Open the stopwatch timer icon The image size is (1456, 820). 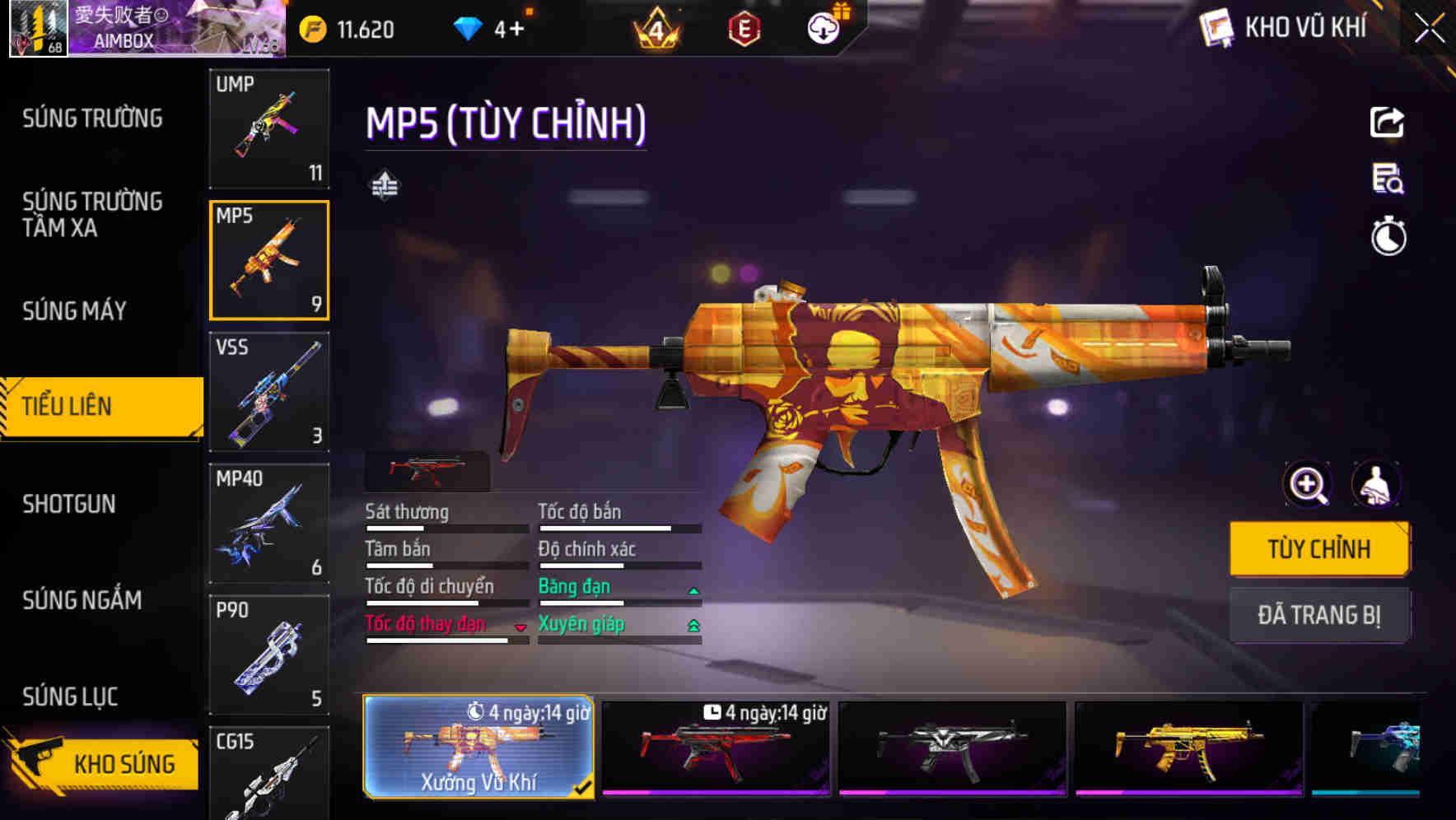click(1388, 237)
